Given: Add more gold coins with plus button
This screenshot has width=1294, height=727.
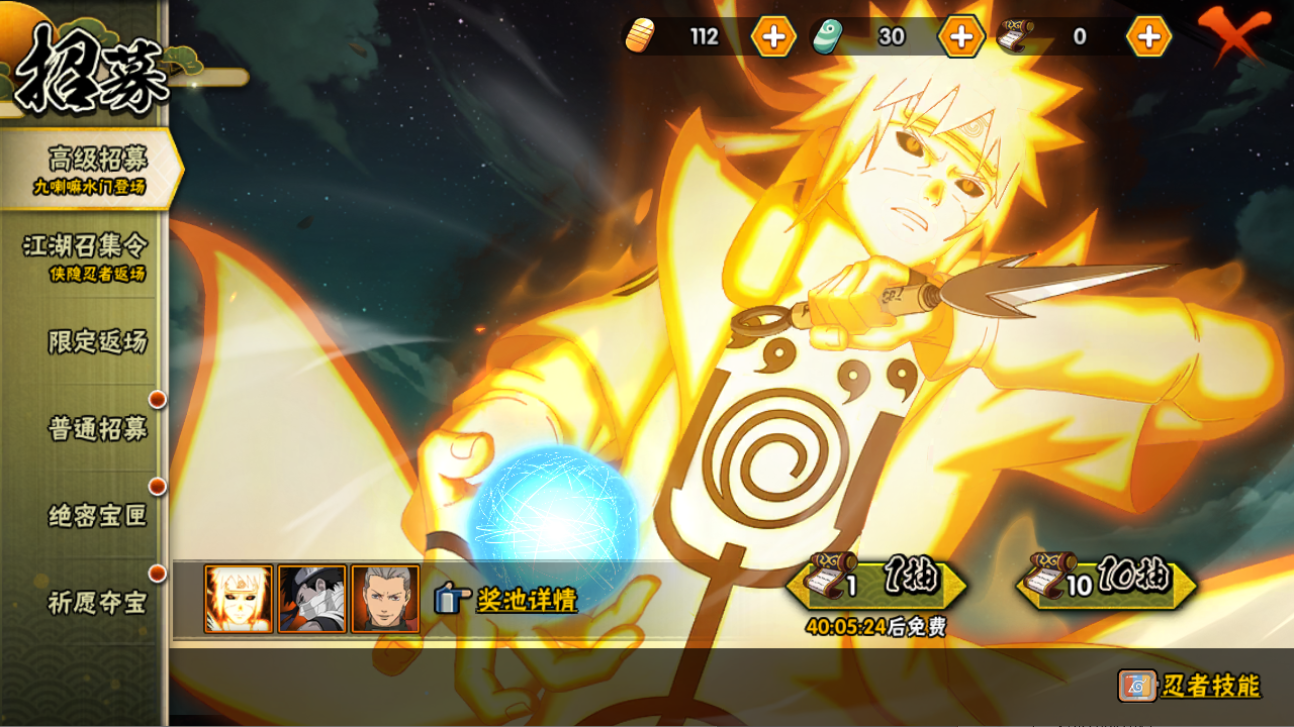Looking at the screenshot, I should [773, 37].
